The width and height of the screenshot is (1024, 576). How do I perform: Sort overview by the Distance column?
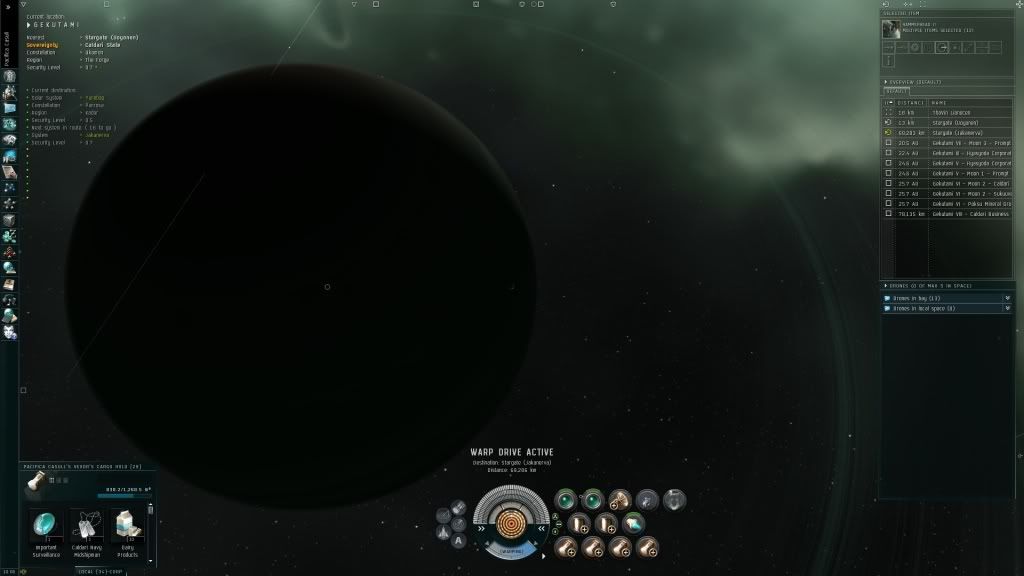tap(910, 102)
